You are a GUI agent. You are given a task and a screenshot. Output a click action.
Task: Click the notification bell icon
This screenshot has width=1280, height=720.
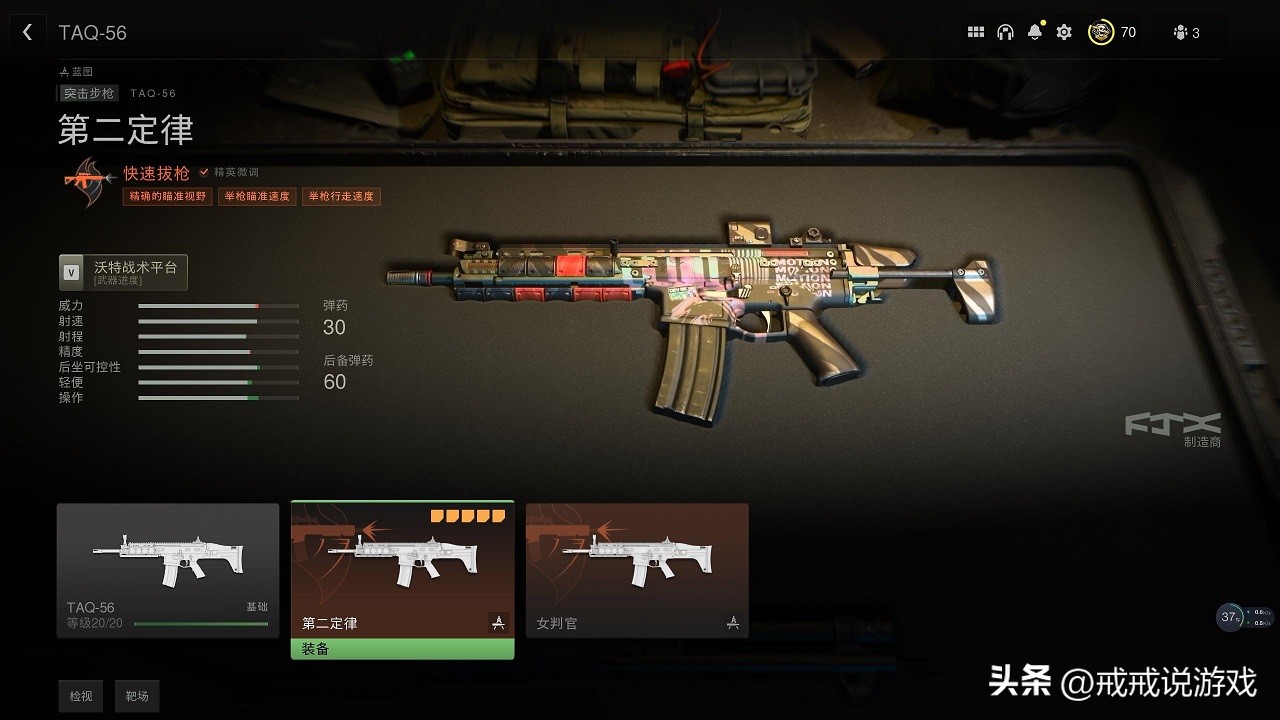click(1034, 32)
